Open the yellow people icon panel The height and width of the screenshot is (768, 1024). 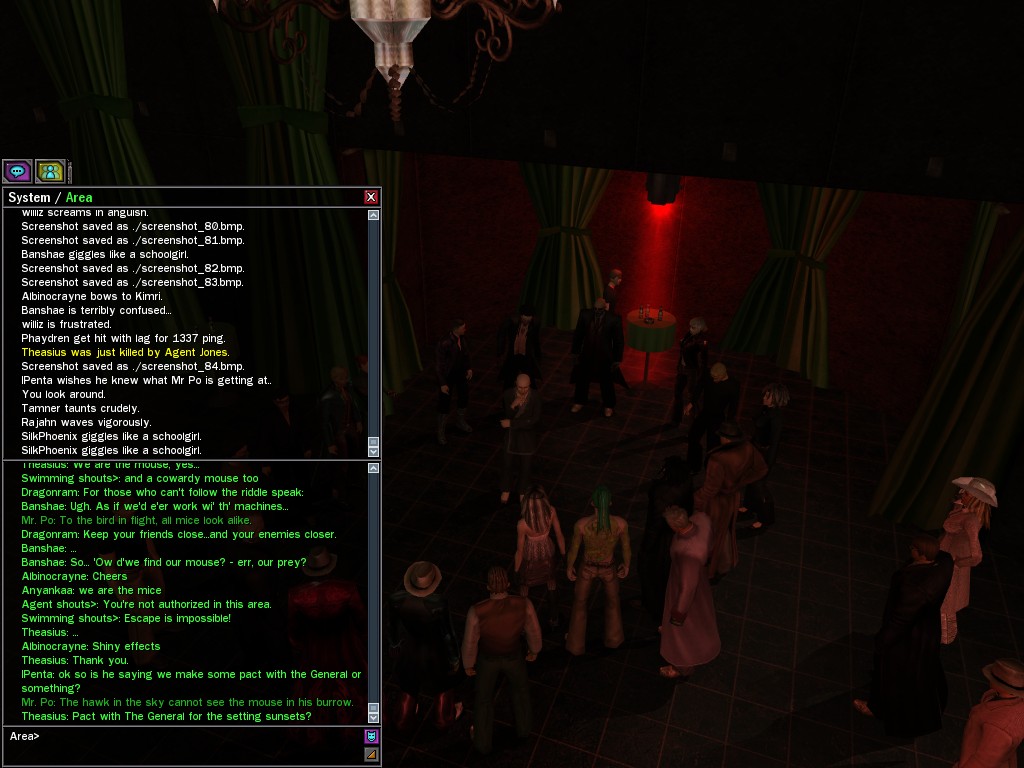(50, 171)
